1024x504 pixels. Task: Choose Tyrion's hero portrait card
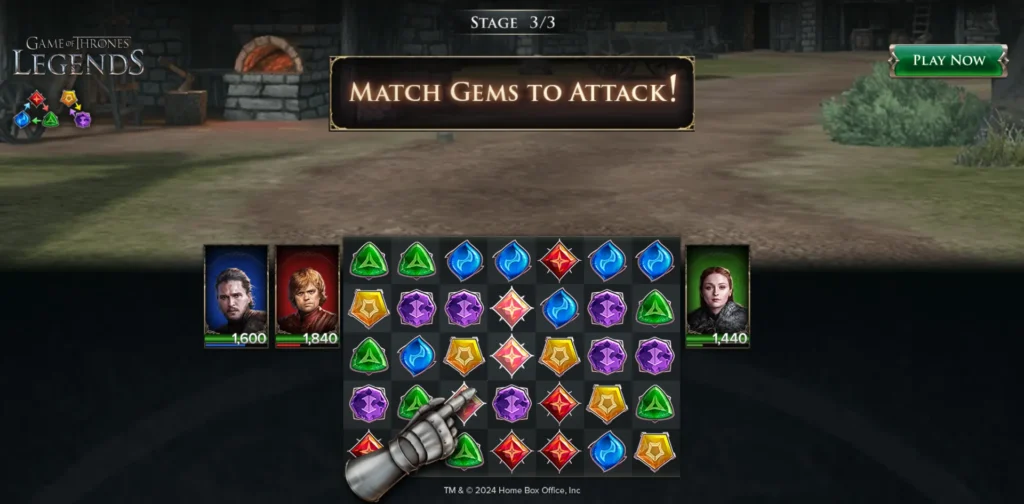(307, 296)
